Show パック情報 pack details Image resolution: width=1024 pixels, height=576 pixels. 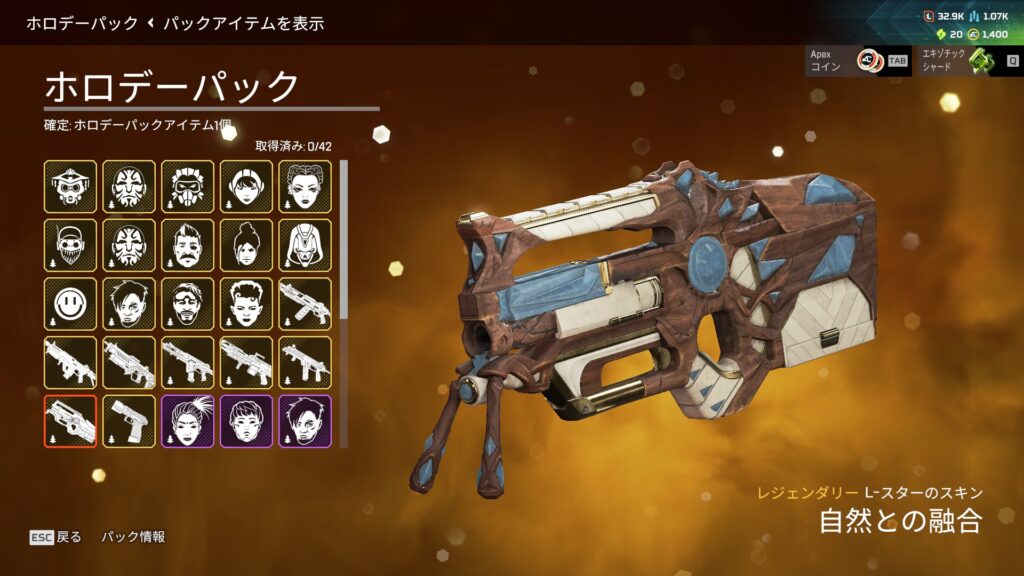pos(133,537)
